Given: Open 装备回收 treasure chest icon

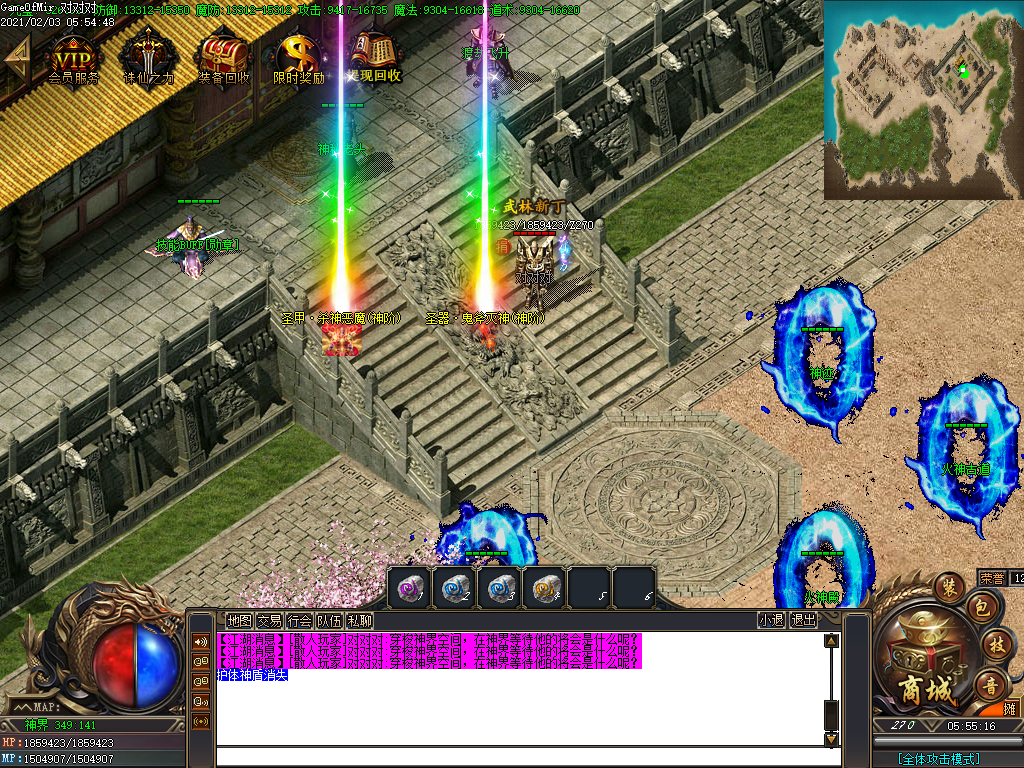Looking at the screenshot, I should pos(223,58).
